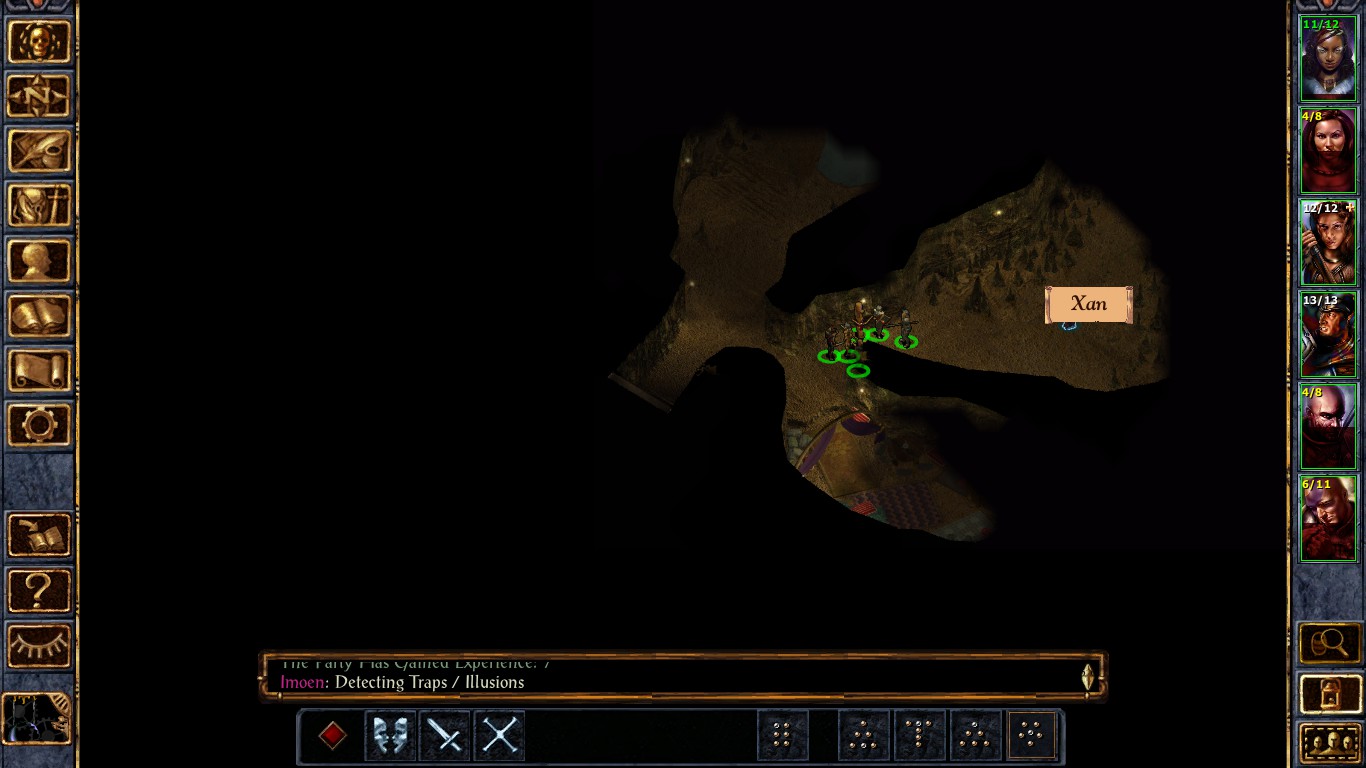Activate the talk action with the masks icon

click(390, 736)
